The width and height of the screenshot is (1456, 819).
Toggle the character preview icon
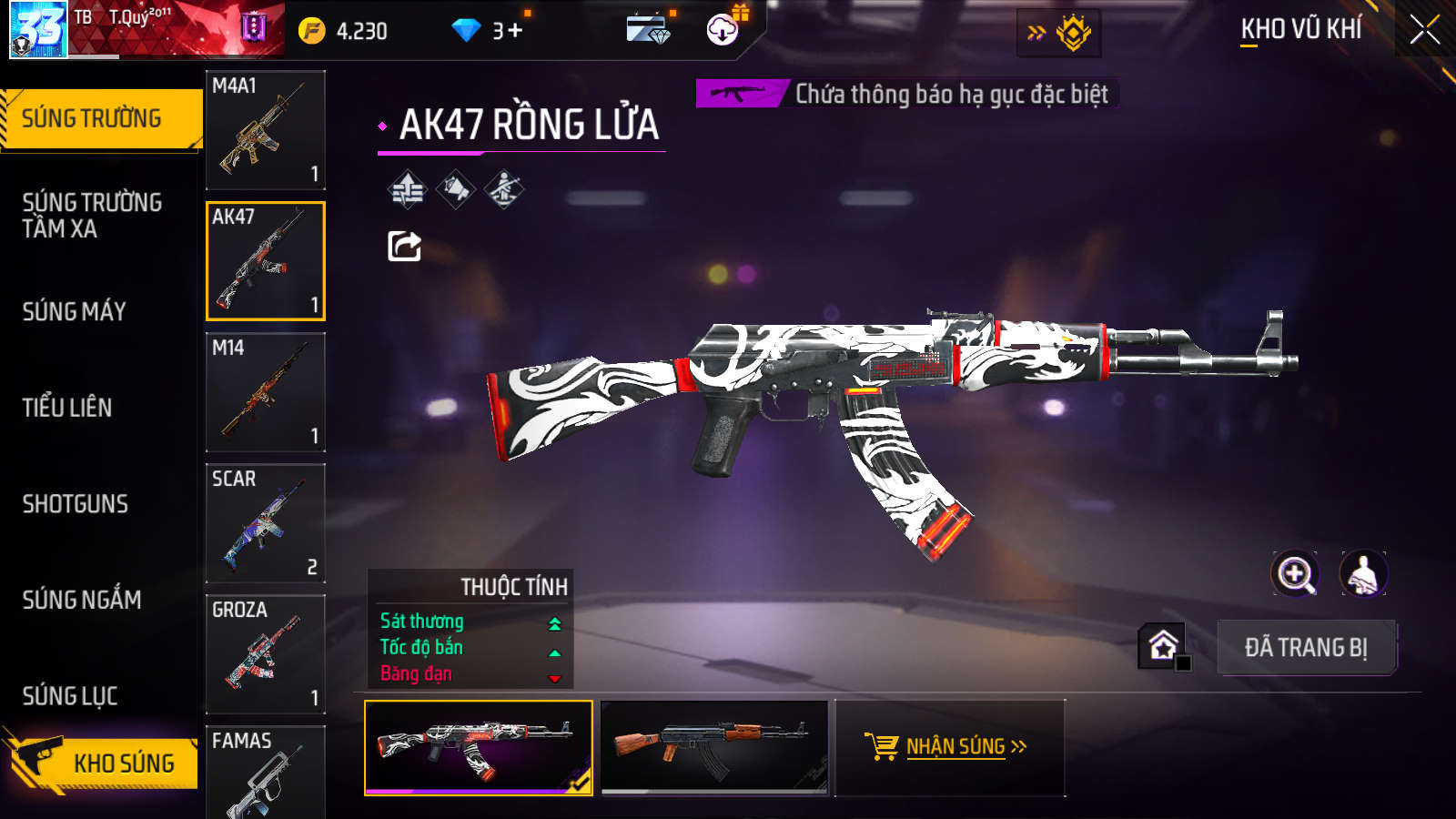click(1363, 574)
